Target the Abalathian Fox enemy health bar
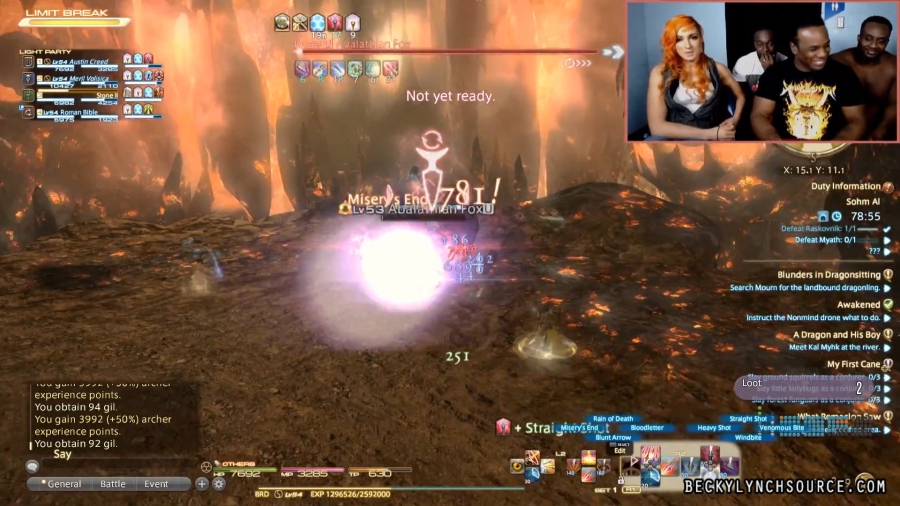 (x=445, y=51)
